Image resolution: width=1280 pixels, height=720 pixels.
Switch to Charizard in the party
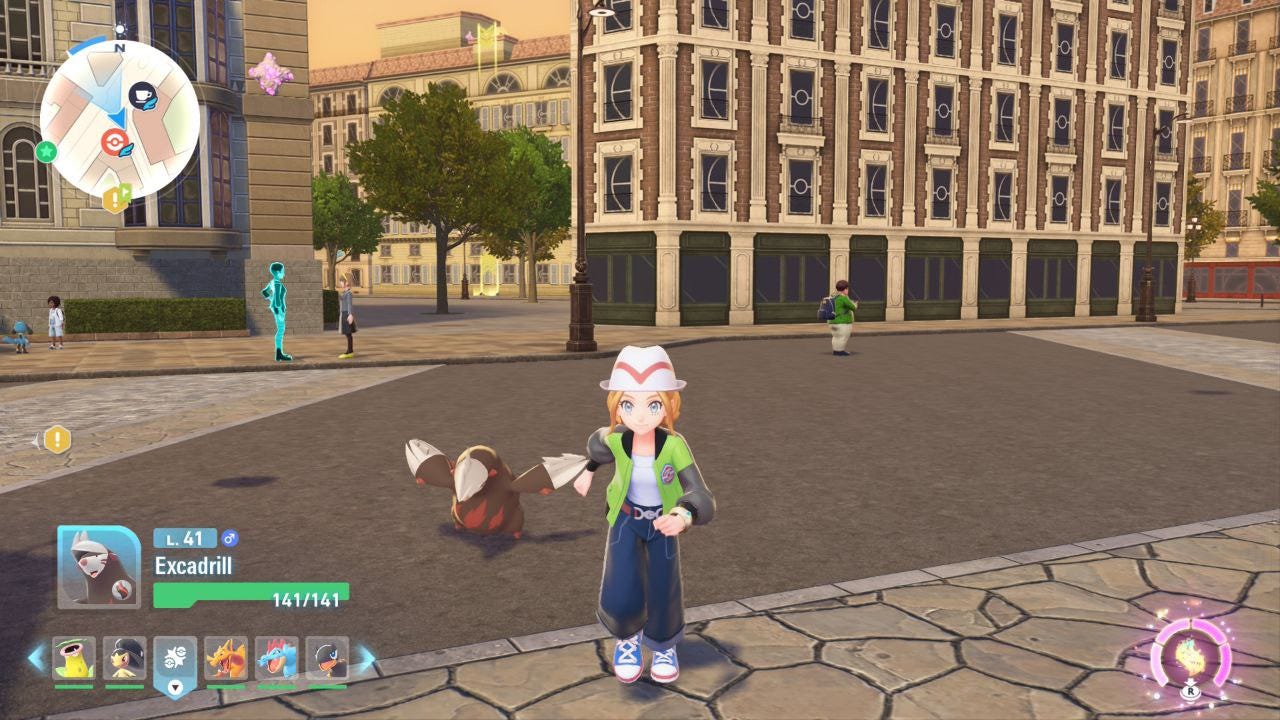click(x=226, y=659)
